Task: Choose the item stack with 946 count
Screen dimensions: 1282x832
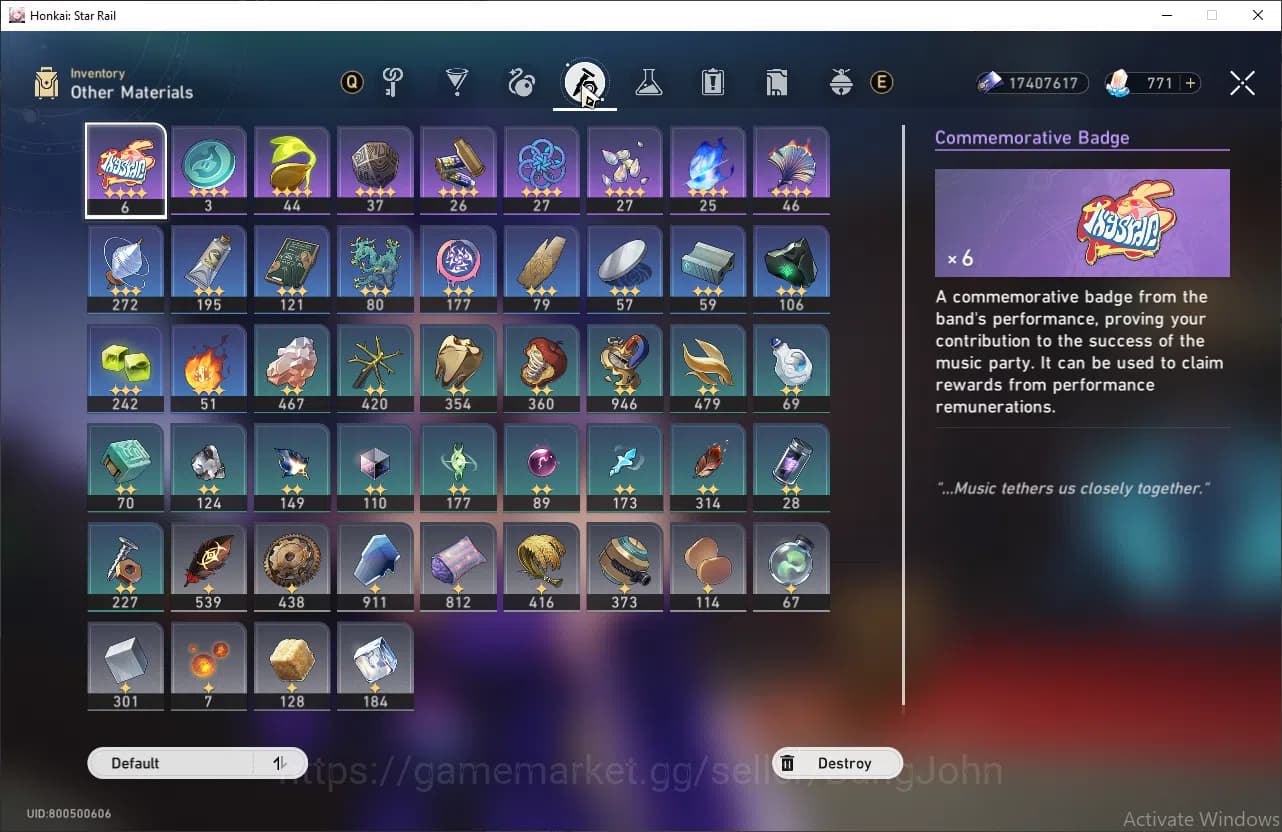Action: 624,367
